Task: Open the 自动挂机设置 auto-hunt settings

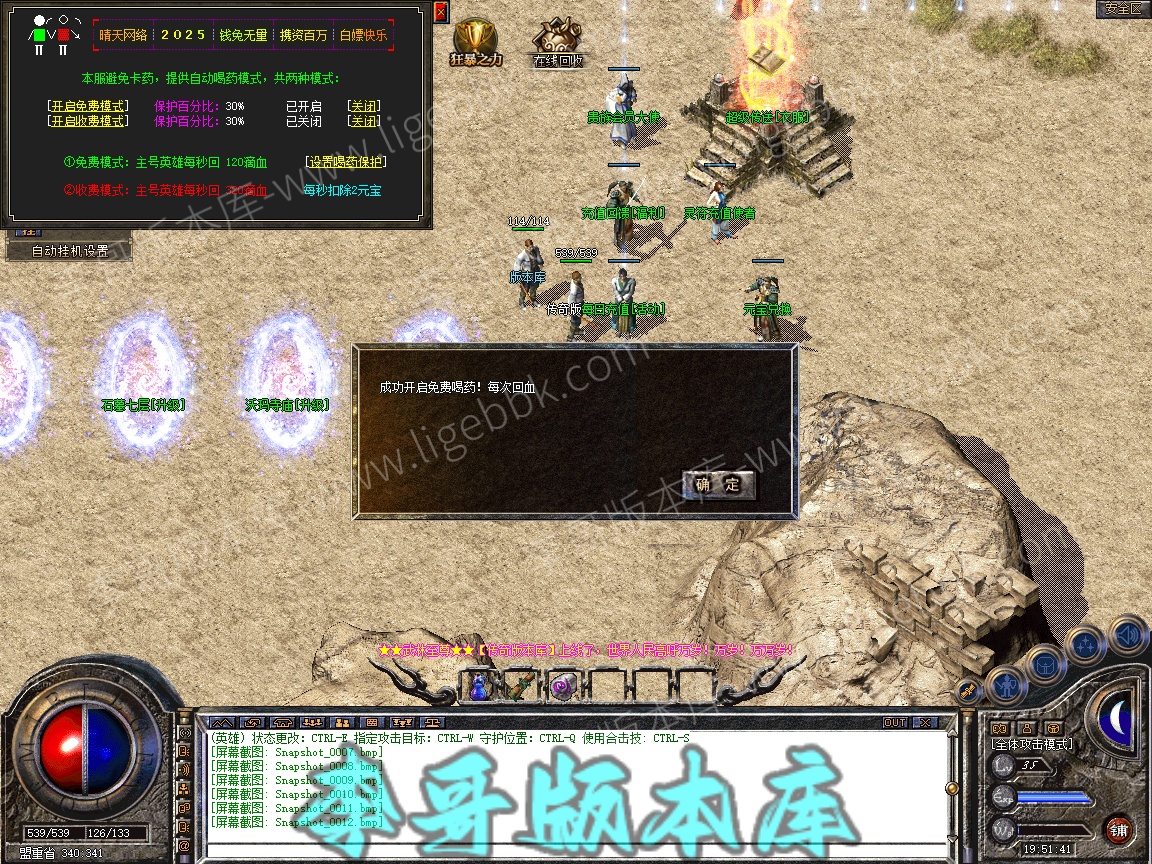Action: point(69,251)
